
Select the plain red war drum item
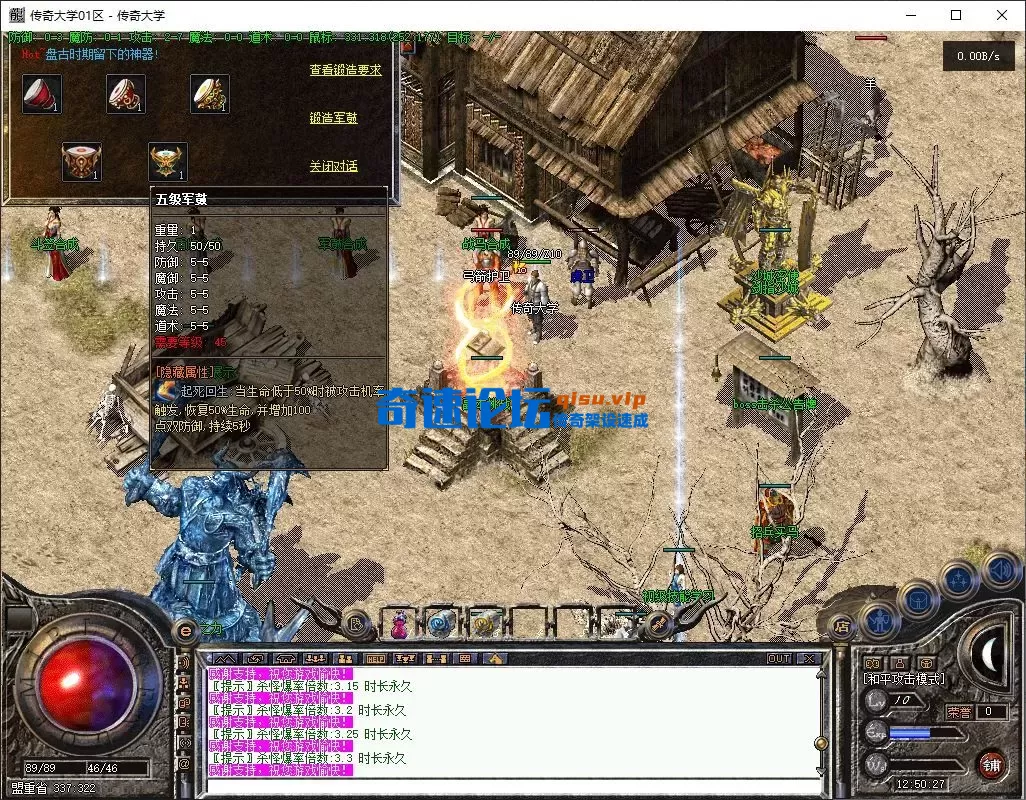coord(41,94)
